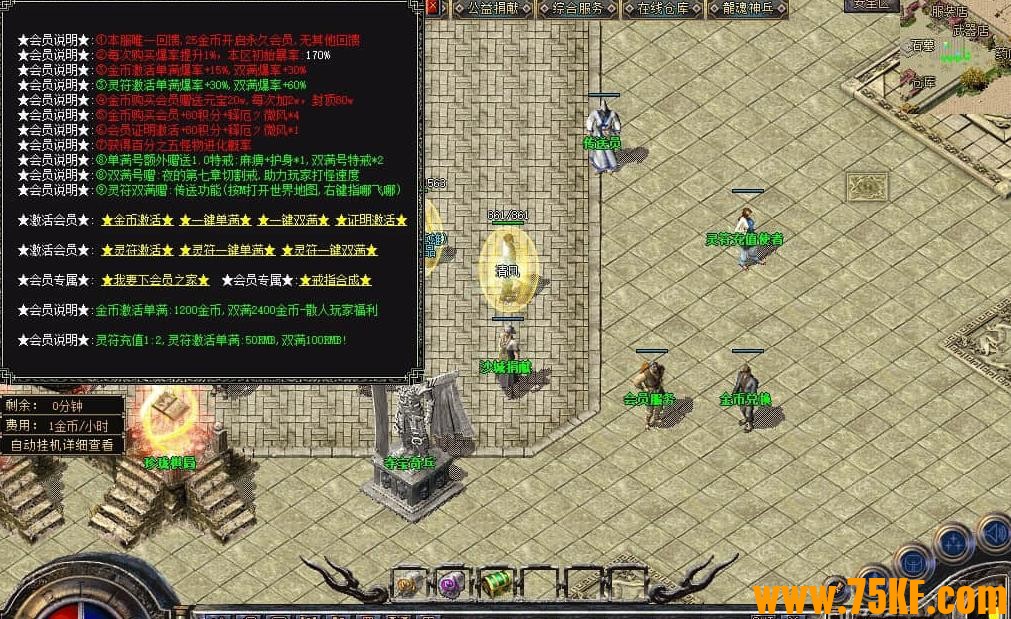This screenshot has width=1011, height=619.
Task: Choose the 金币激活 link
Action: [x=138, y=220]
